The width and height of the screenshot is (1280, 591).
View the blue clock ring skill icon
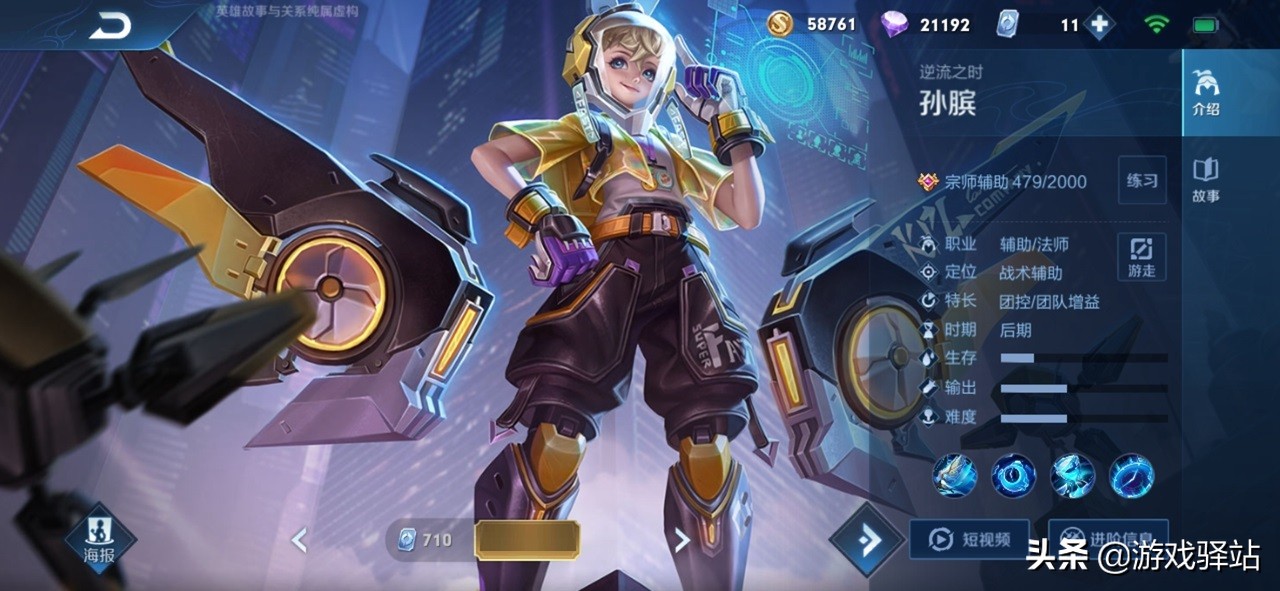click(1013, 475)
